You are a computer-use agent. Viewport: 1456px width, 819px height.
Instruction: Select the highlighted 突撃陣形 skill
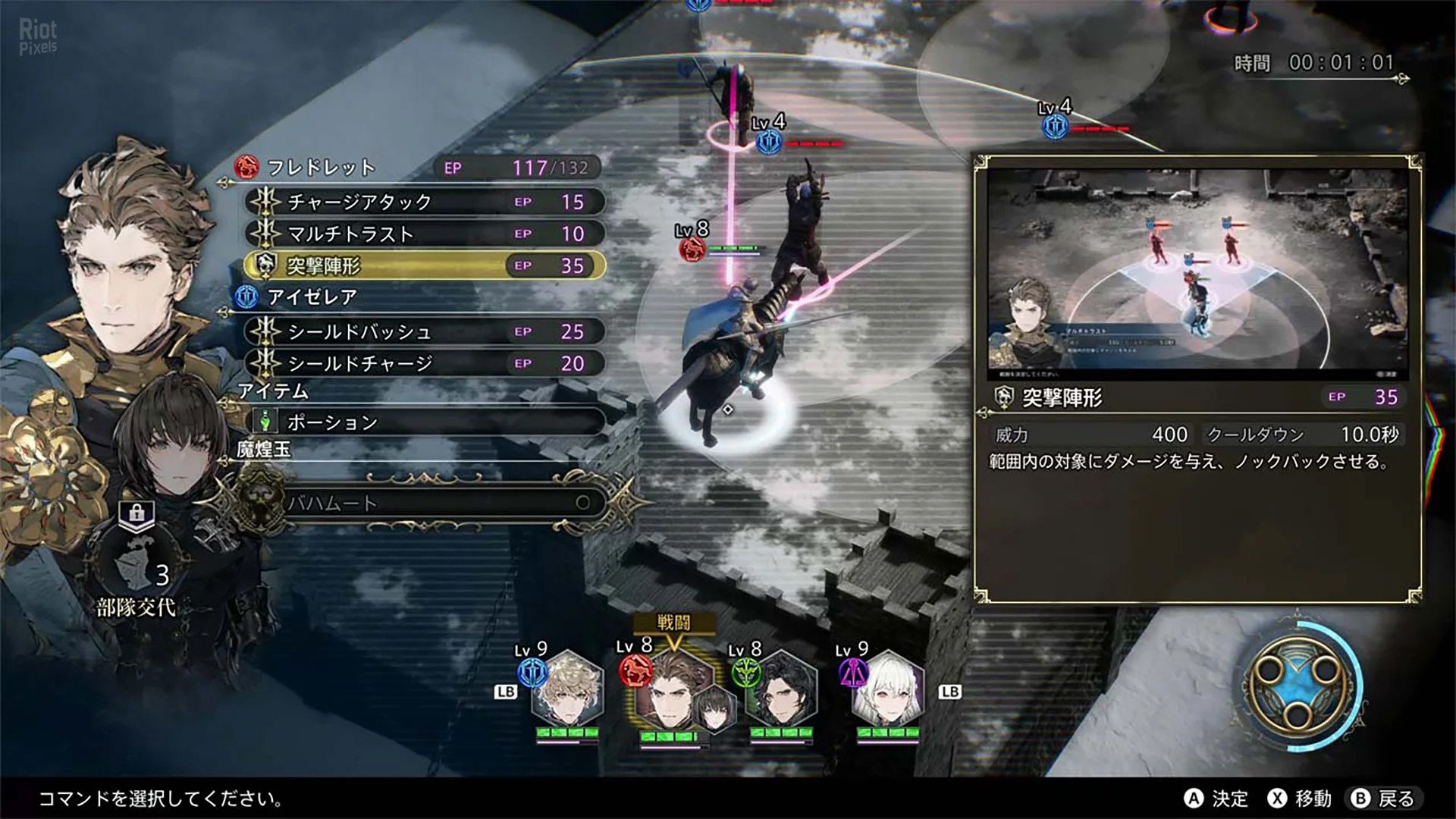pyautogui.click(x=425, y=265)
